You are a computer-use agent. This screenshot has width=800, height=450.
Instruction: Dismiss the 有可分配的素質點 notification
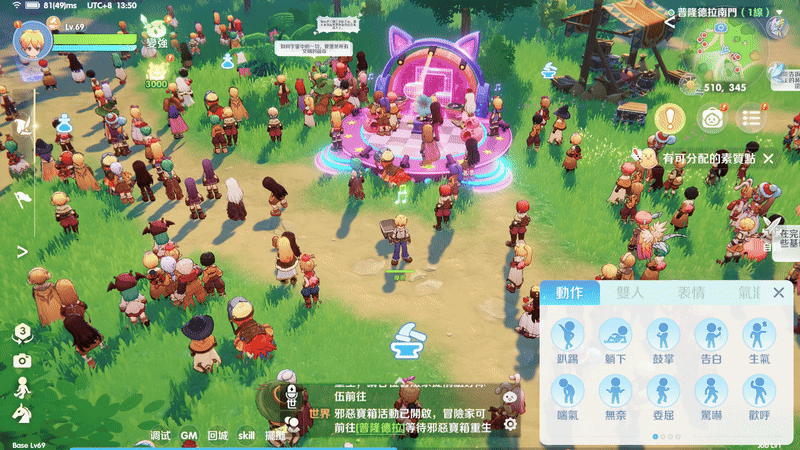(x=768, y=159)
